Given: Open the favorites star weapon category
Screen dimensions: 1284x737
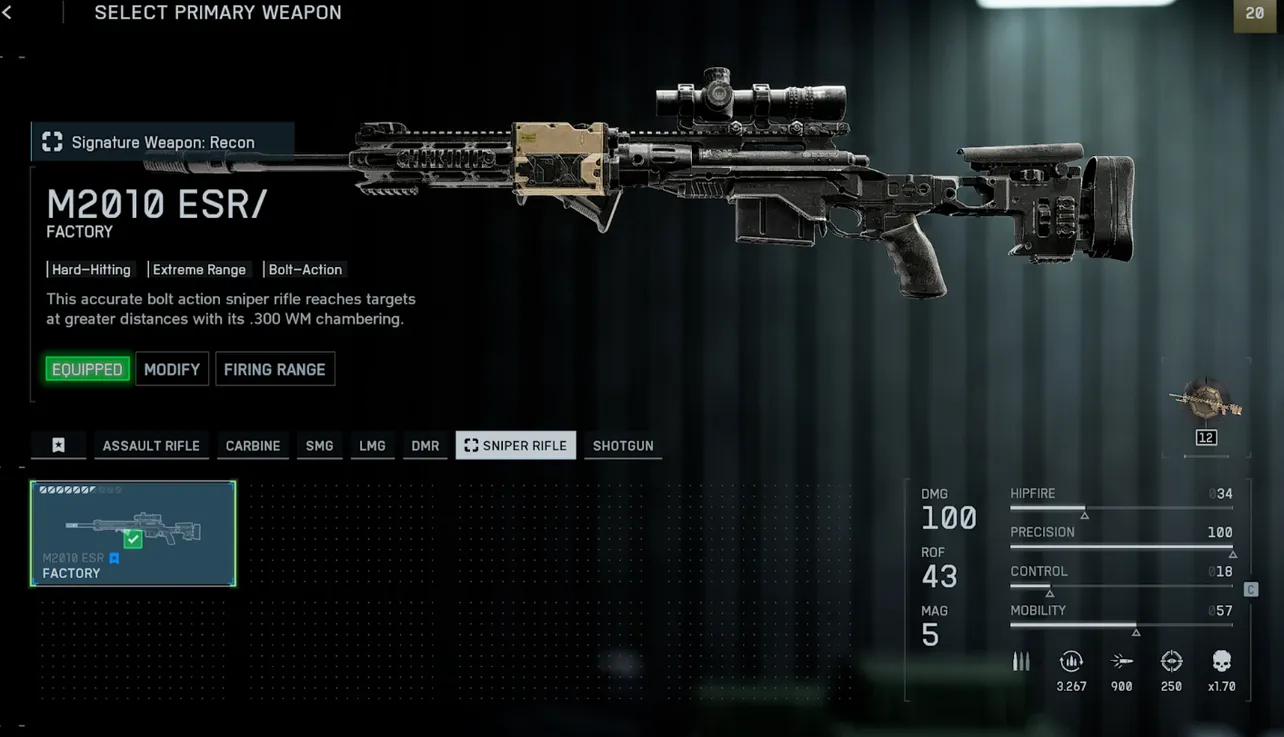Looking at the screenshot, I should [x=58, y=445].
